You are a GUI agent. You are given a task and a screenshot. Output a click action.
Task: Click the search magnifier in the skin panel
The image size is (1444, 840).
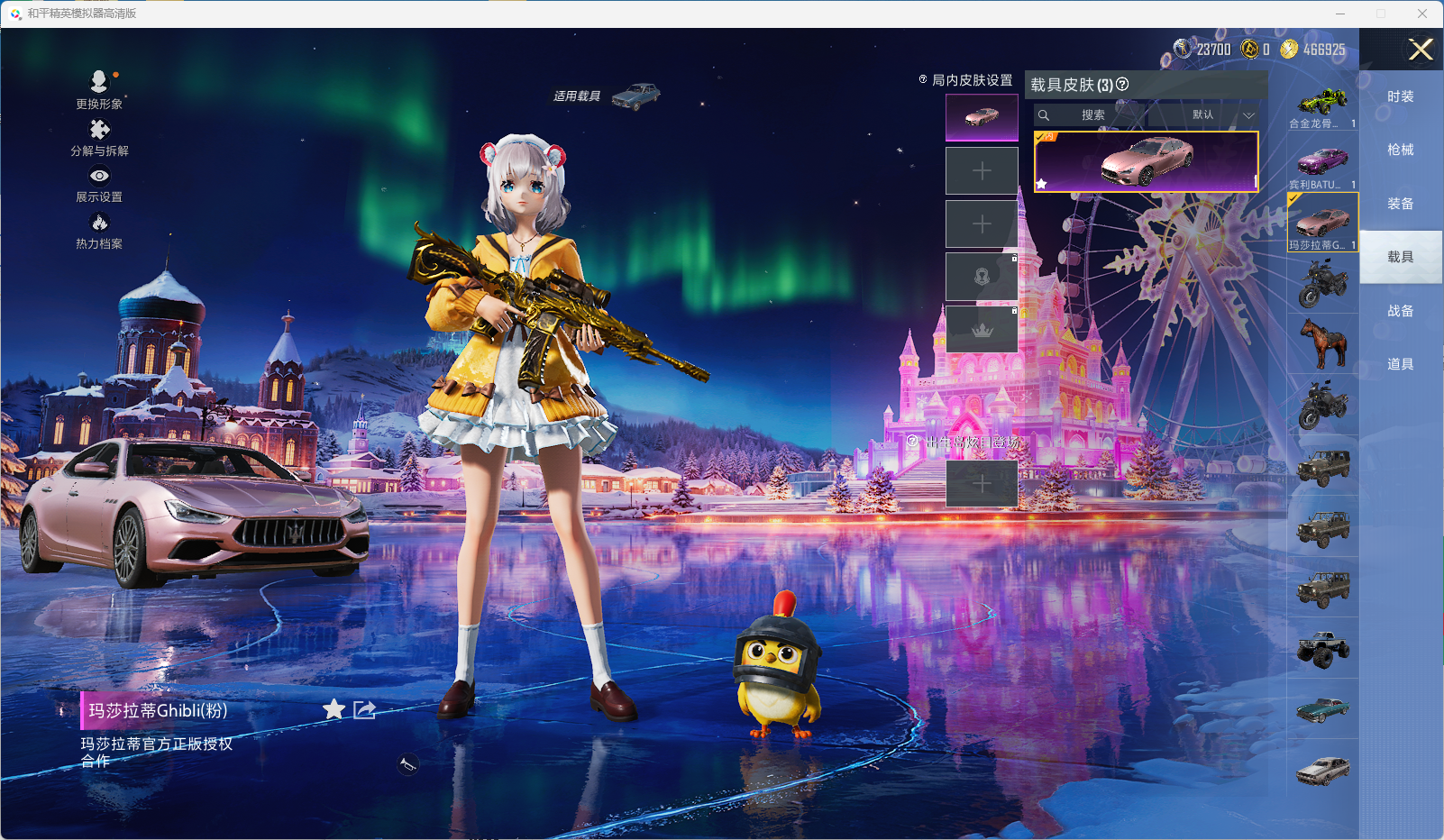[x=1044, y=115]
